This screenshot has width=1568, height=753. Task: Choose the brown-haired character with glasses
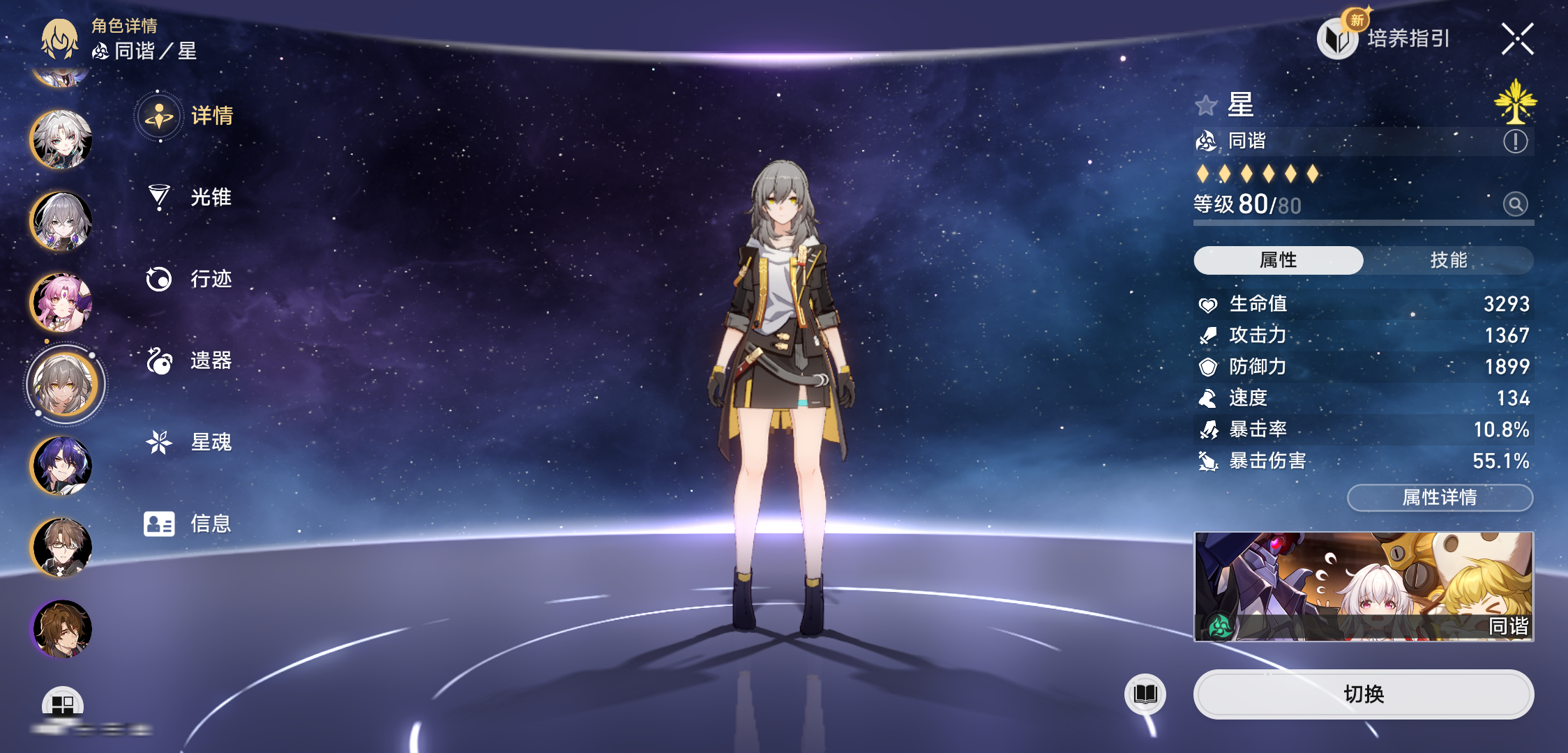[x=61, y=547]
